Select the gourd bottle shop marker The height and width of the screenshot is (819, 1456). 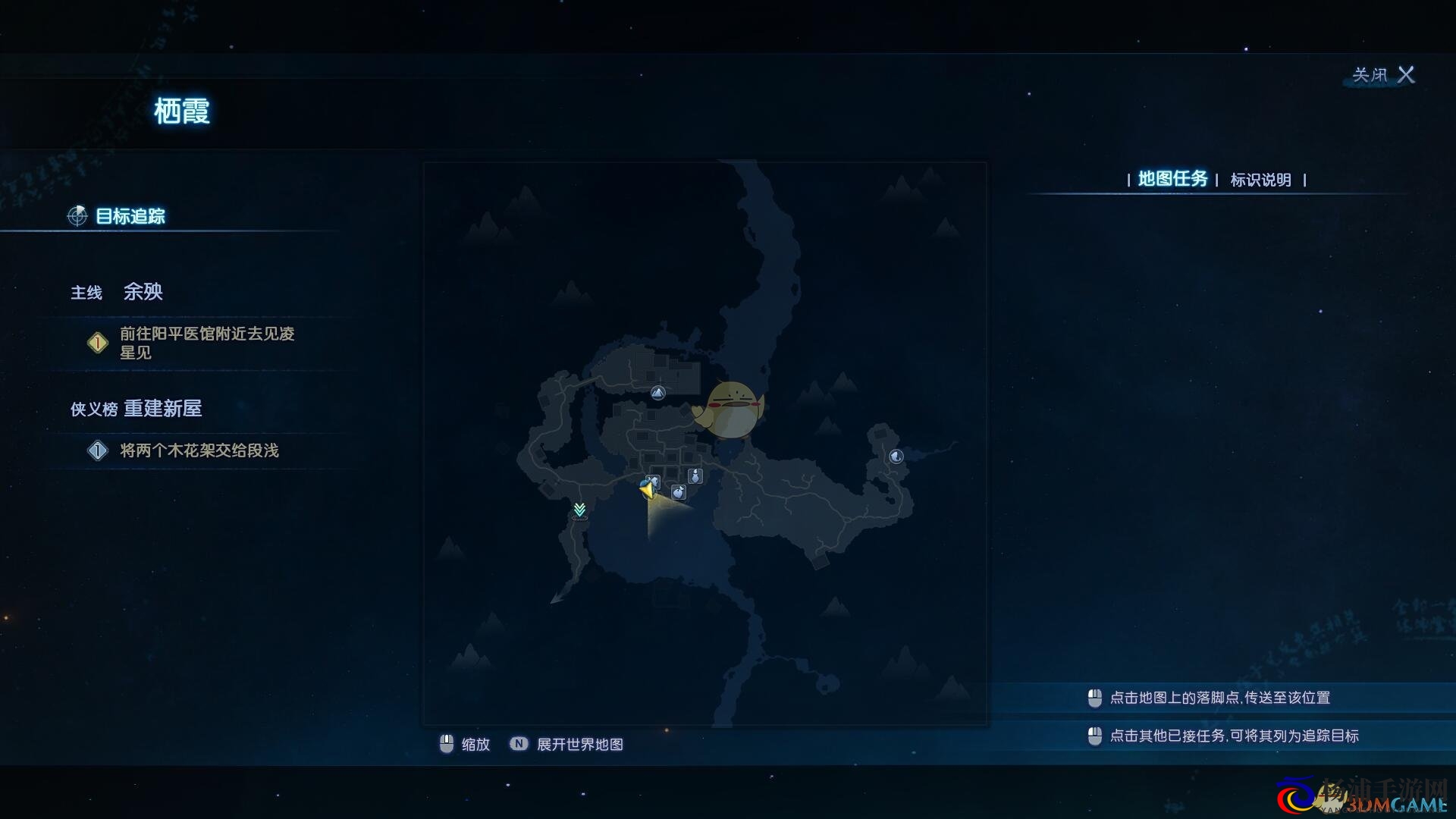click(695, 476)
